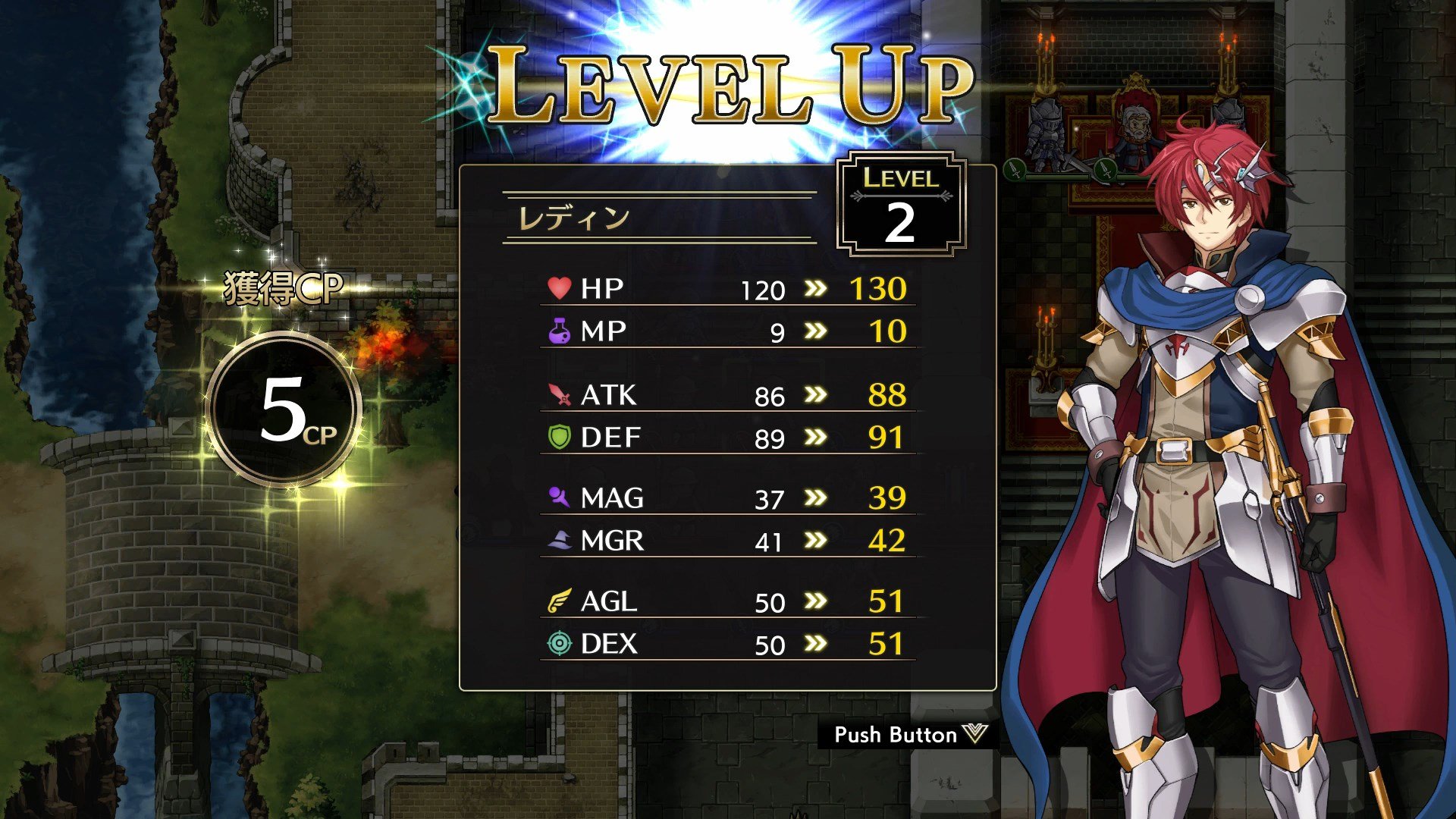Expand the HP chevron arrows to 130
The width and height of the screenshot is (1456, 819).
816,288
